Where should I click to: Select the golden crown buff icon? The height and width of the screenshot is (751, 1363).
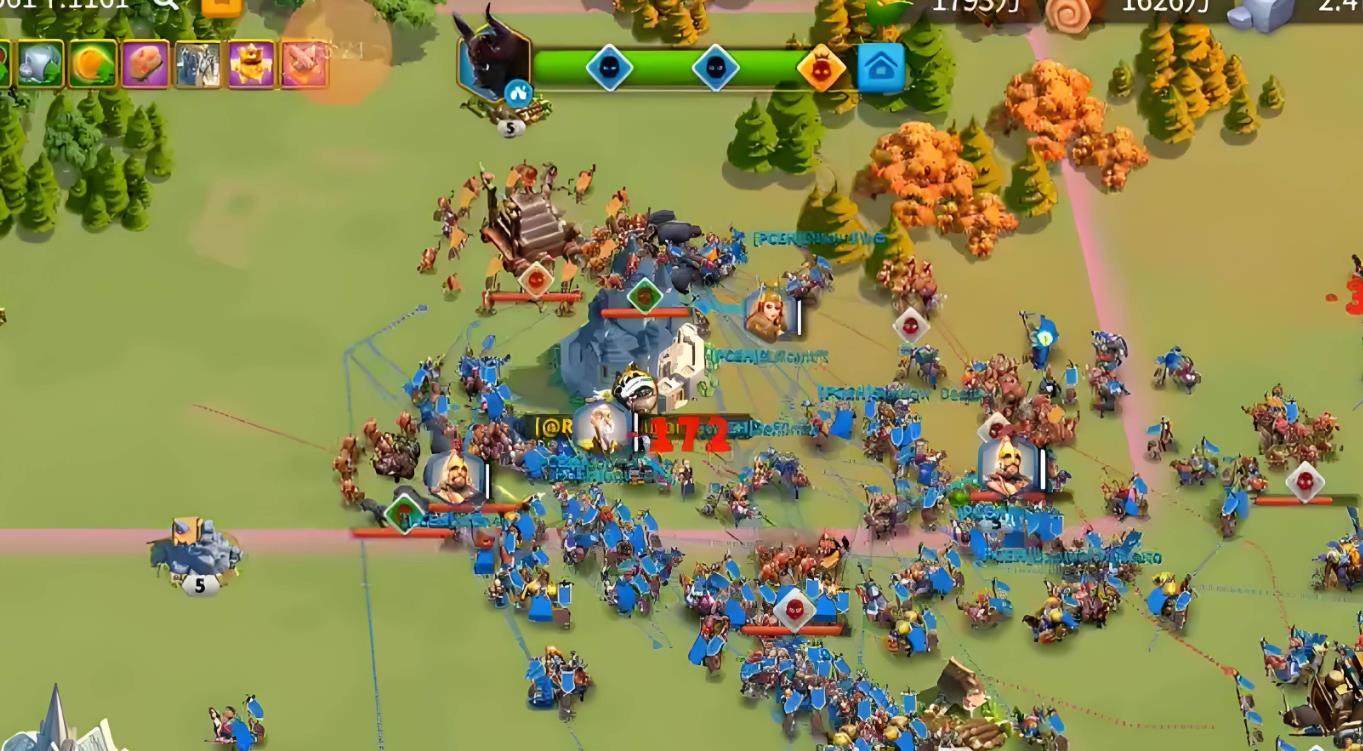click(x=251, y=65)
